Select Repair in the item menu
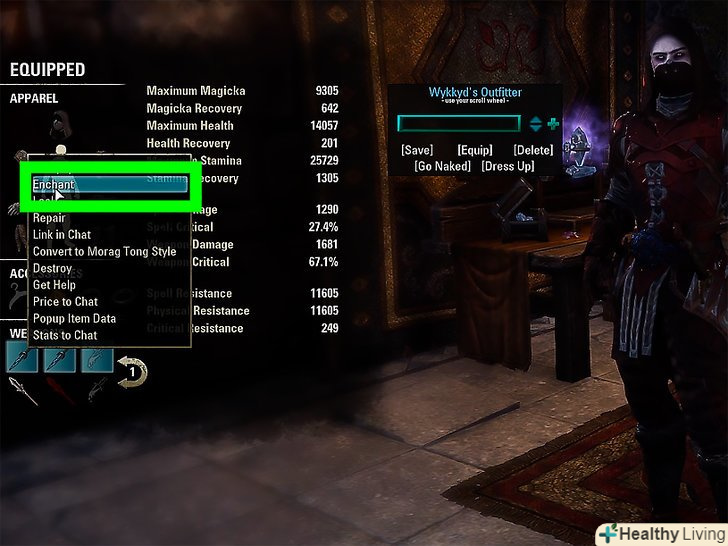This screenshot has width=728, height=546. point(50,218)
